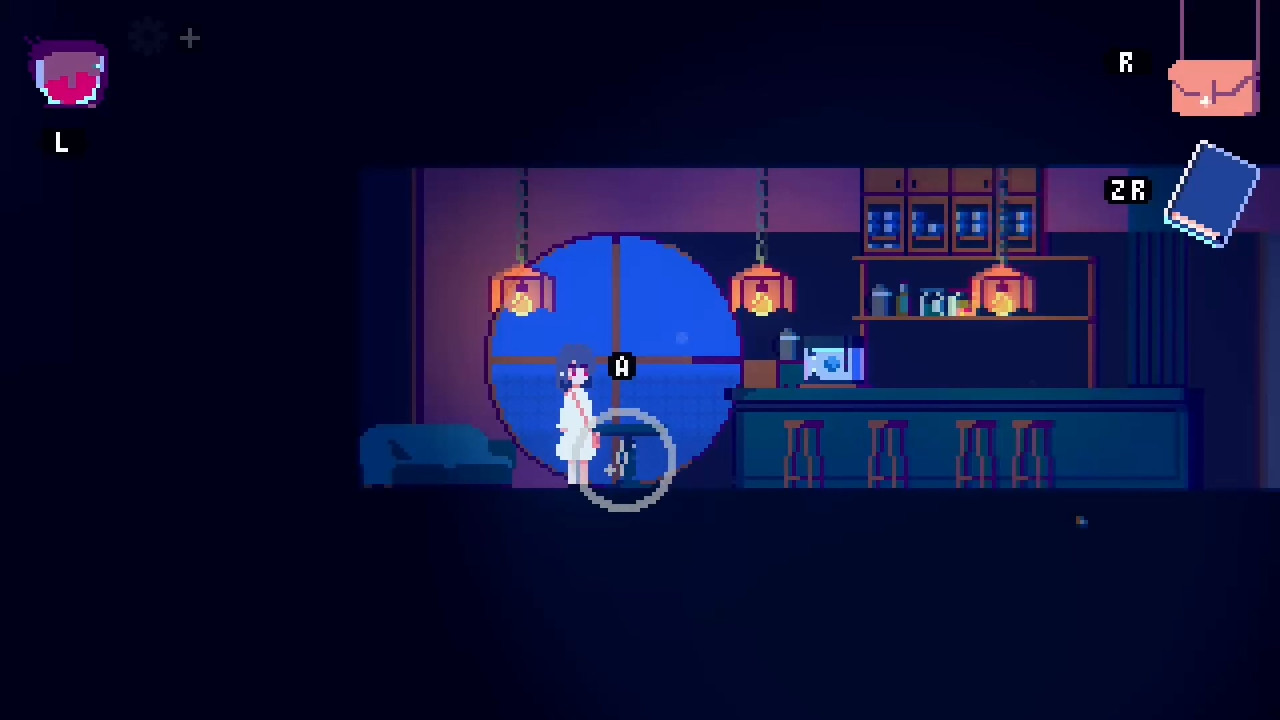This screenshot has width=1280, height=720.
Task: Click the ZR button label next to the book
Action: pyautogui.click(x=1128, y=191)
